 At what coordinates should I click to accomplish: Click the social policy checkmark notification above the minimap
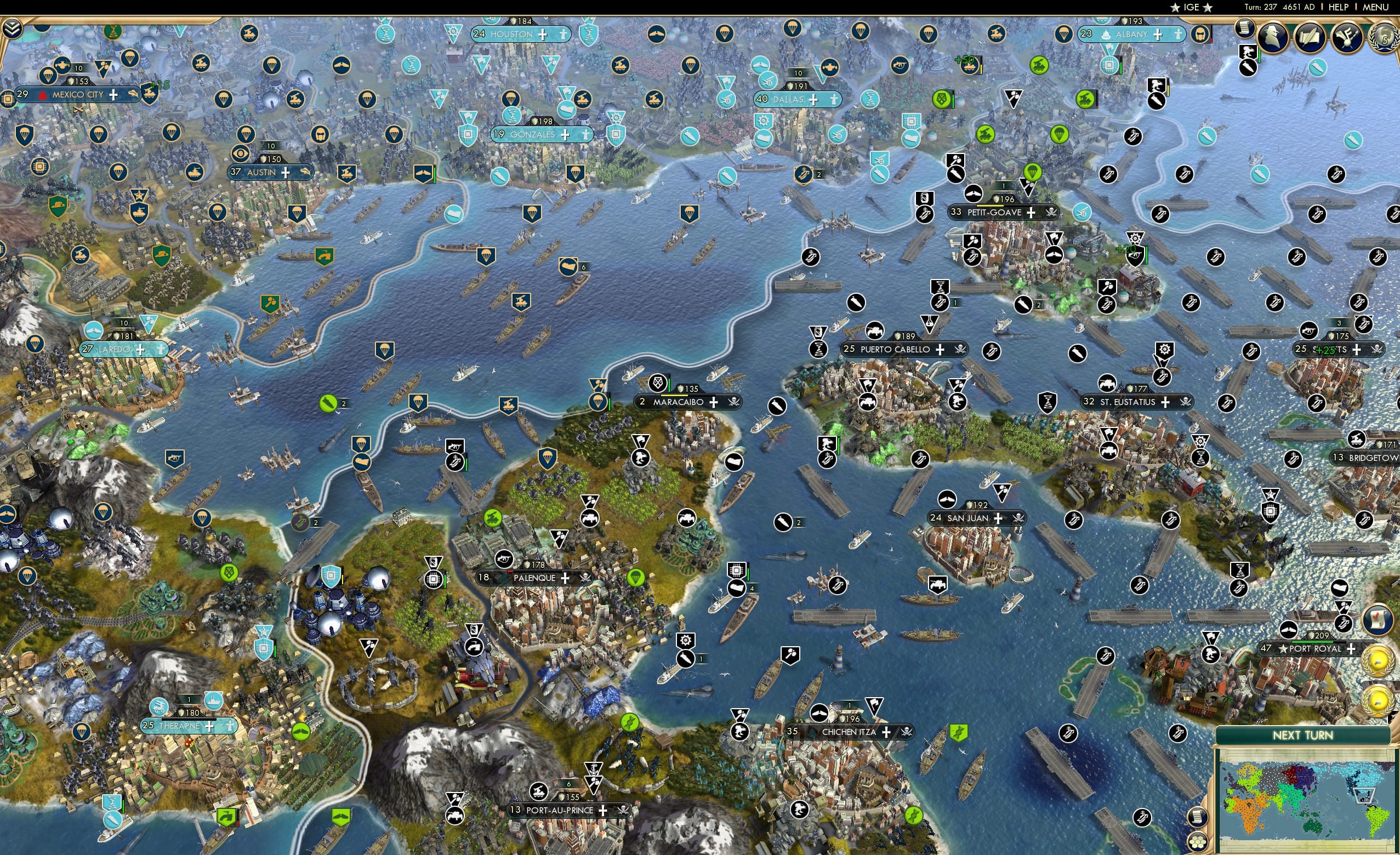pyautogui.click(x=1378, y=620)
